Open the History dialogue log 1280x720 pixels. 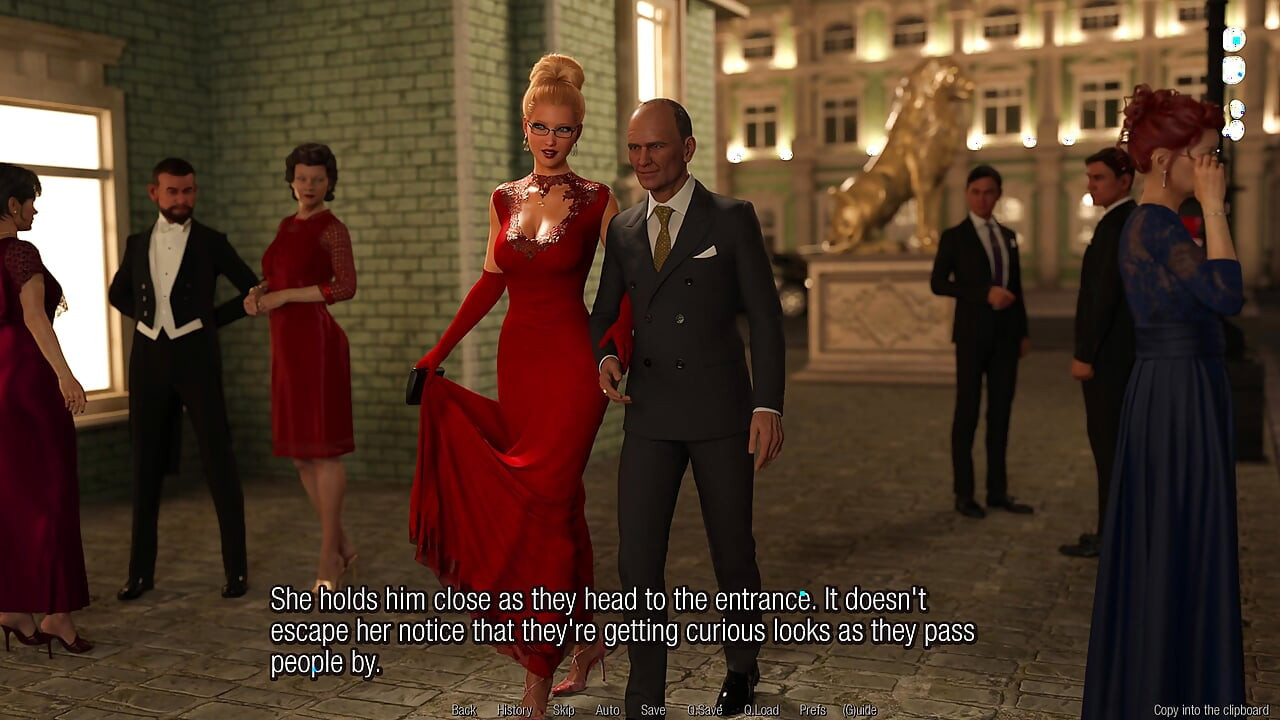514,709
